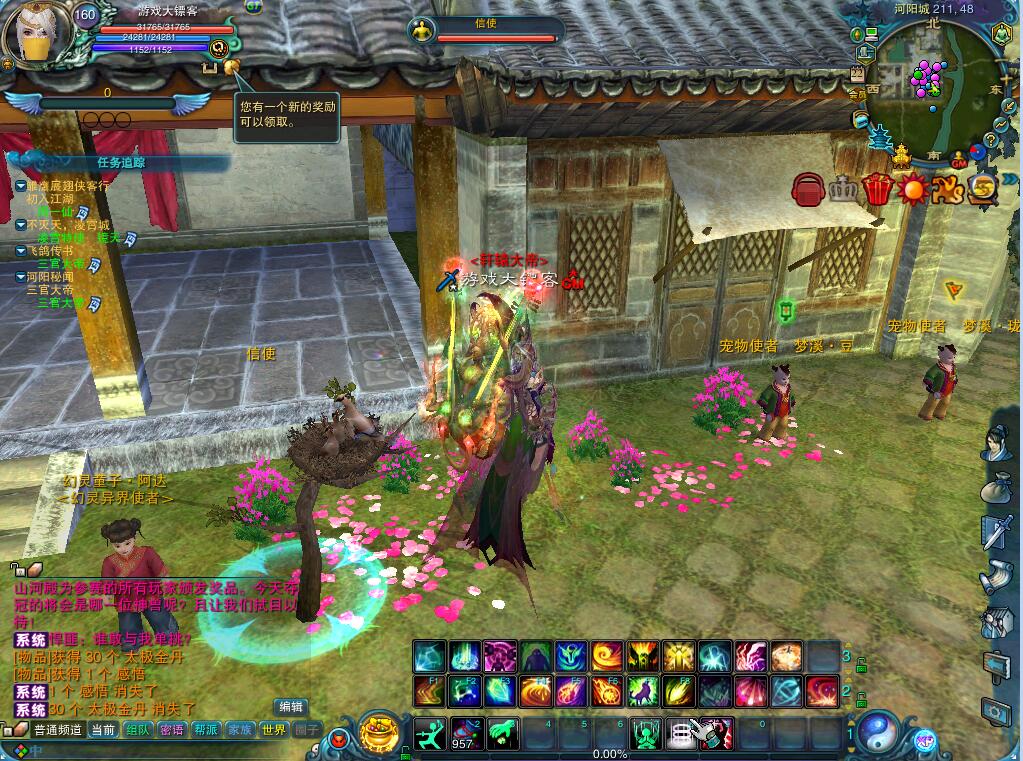The image size is (1023, 761).
Task: Open the red headphones icon
Action: (808, 189)
